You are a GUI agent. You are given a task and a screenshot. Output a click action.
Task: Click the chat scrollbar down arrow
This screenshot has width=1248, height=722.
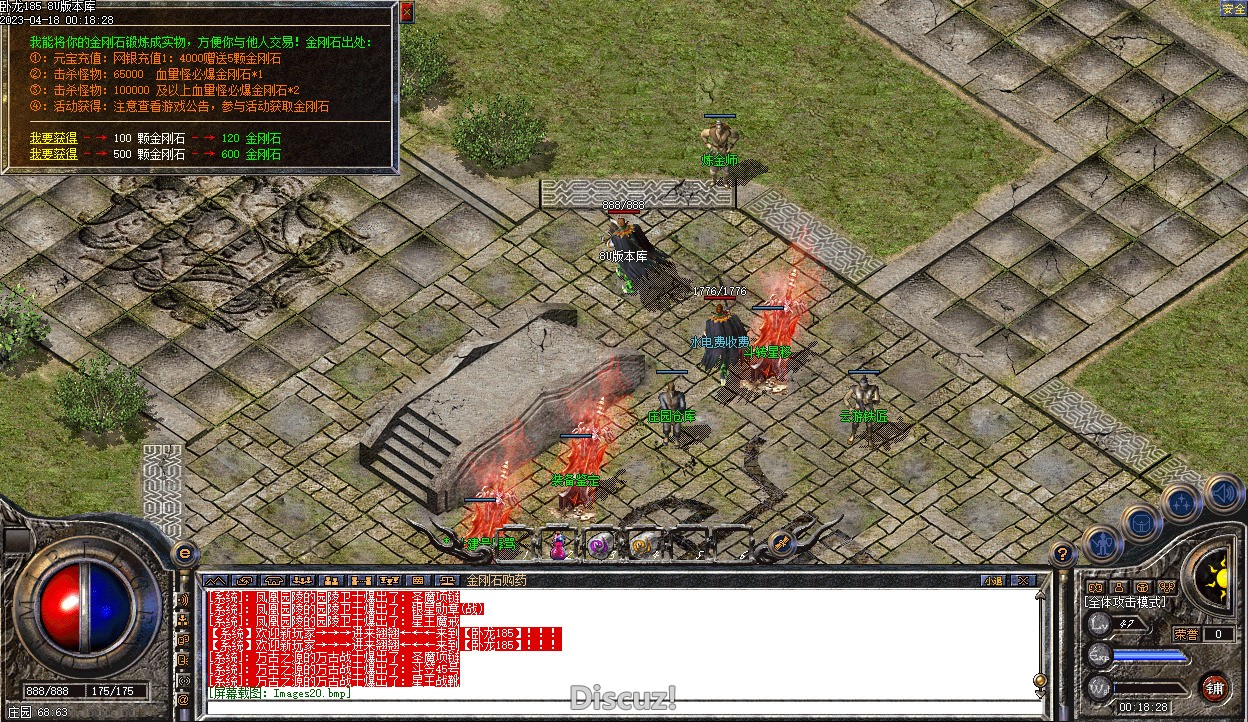pos(1041,694)
